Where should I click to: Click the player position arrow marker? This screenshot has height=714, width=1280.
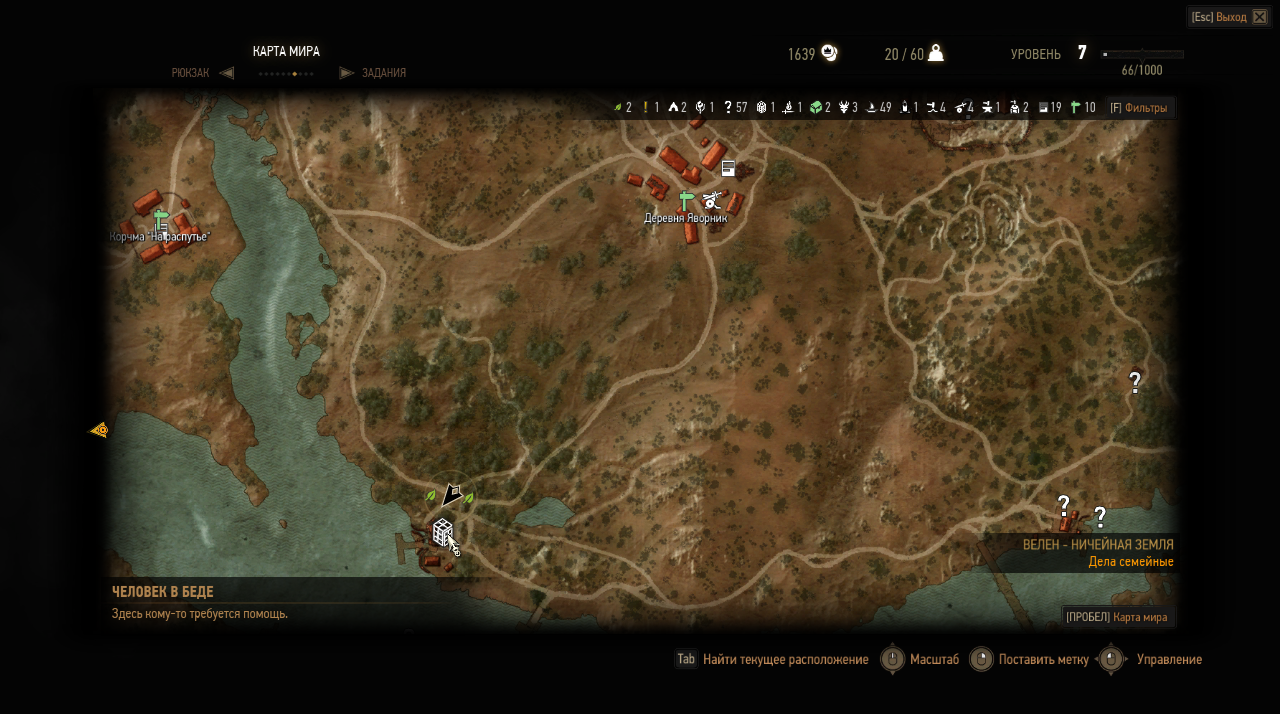(452, 494)
